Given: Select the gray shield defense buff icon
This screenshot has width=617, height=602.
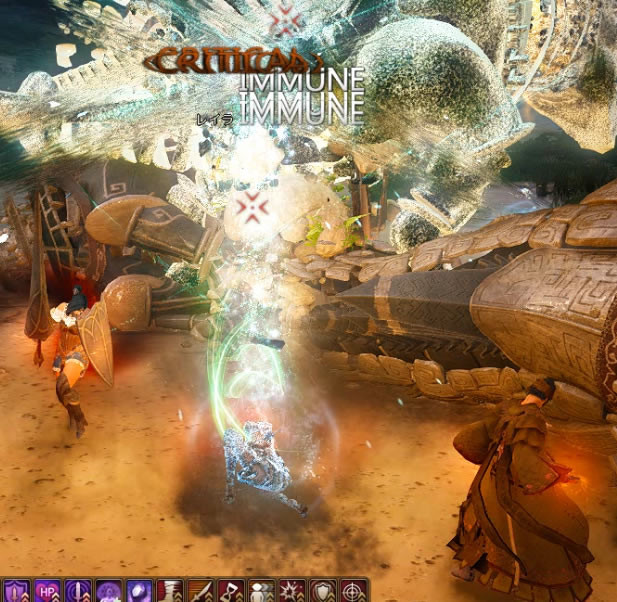Looking at the screenshot, I should [x=322, y=591].
